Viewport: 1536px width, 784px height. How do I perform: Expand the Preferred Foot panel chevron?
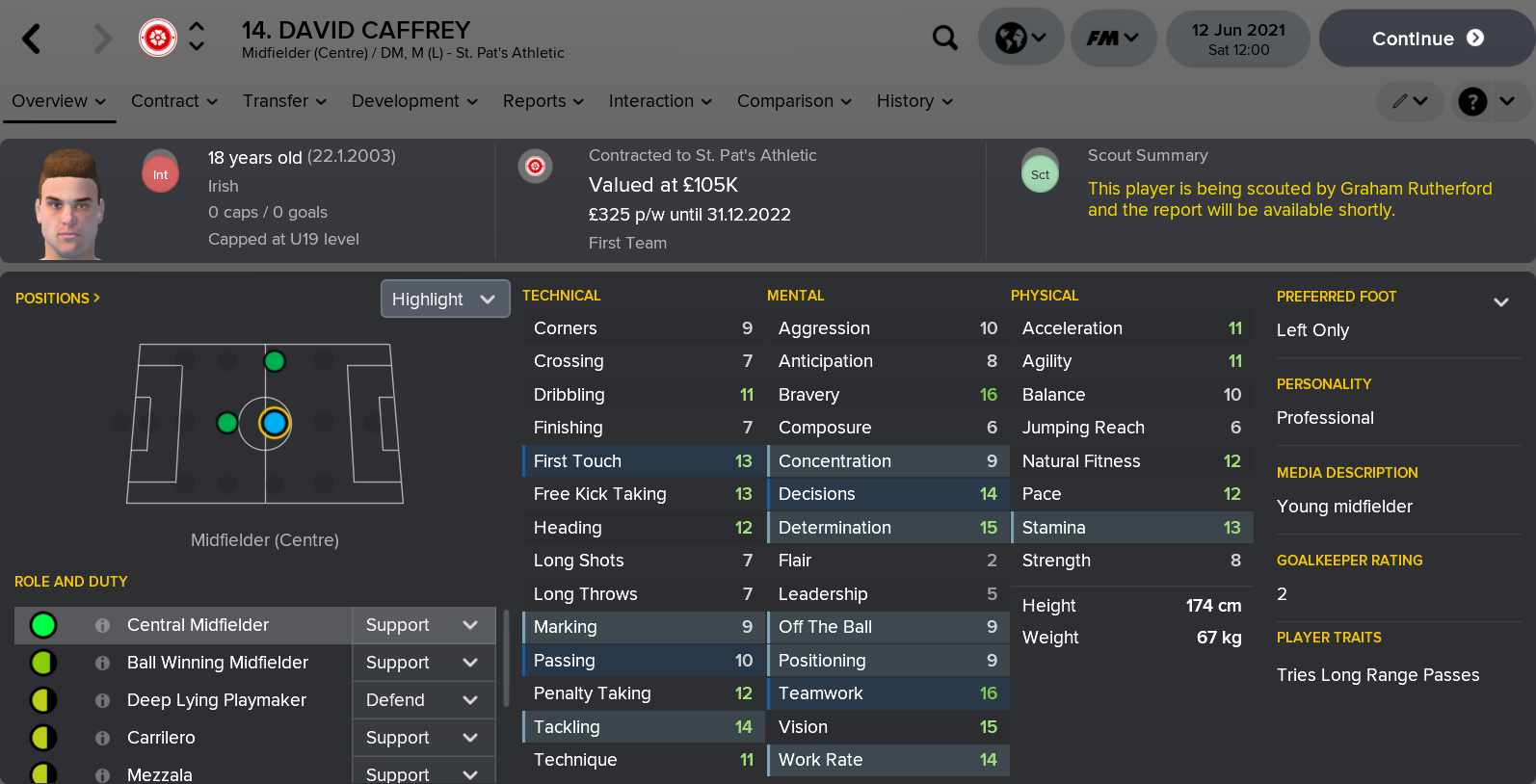pyautogui.click(x=1500, y=302)
